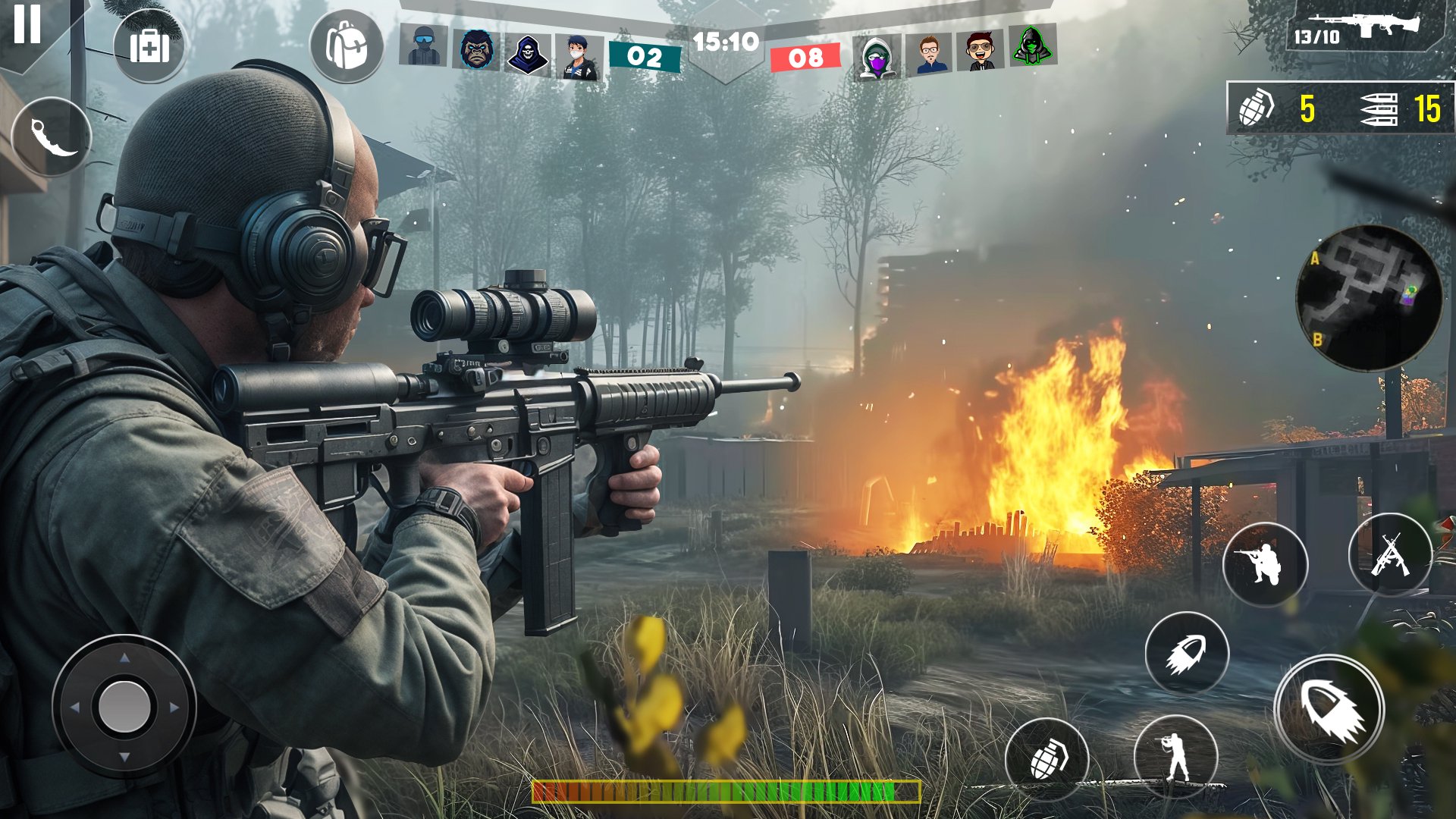Open the circular minimap
The image size is (1456, 819).
(x=1369, y=298)
